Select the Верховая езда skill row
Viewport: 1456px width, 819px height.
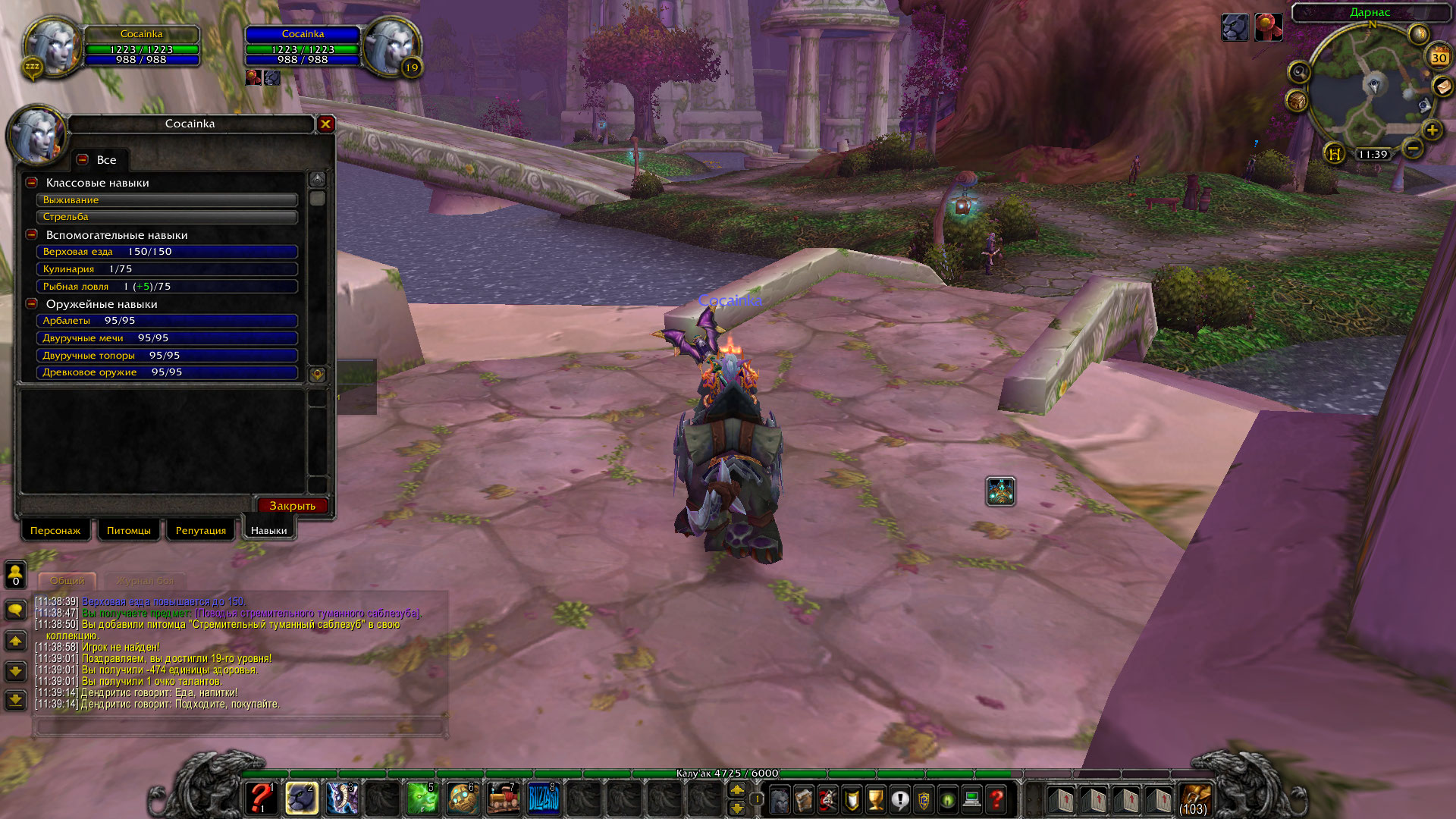(167, 252)
